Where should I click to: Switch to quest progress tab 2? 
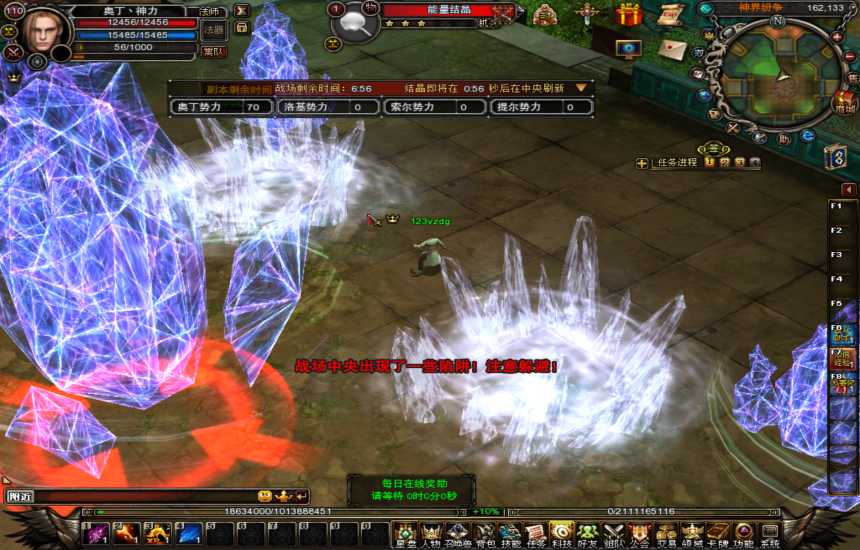724,162
